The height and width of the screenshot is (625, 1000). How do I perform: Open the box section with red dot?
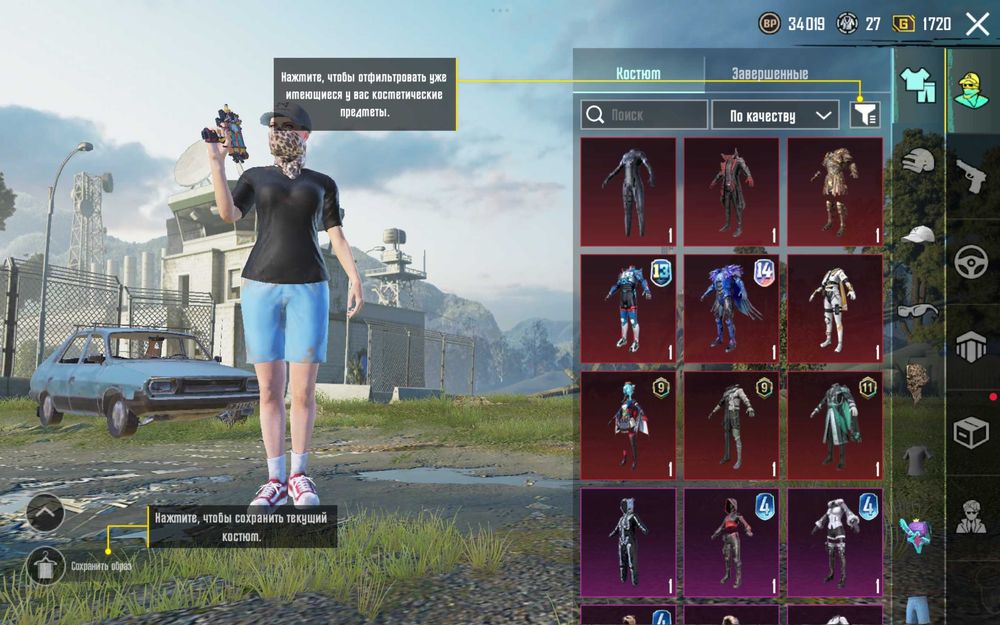pyautogui.click(x=971, y=433)
